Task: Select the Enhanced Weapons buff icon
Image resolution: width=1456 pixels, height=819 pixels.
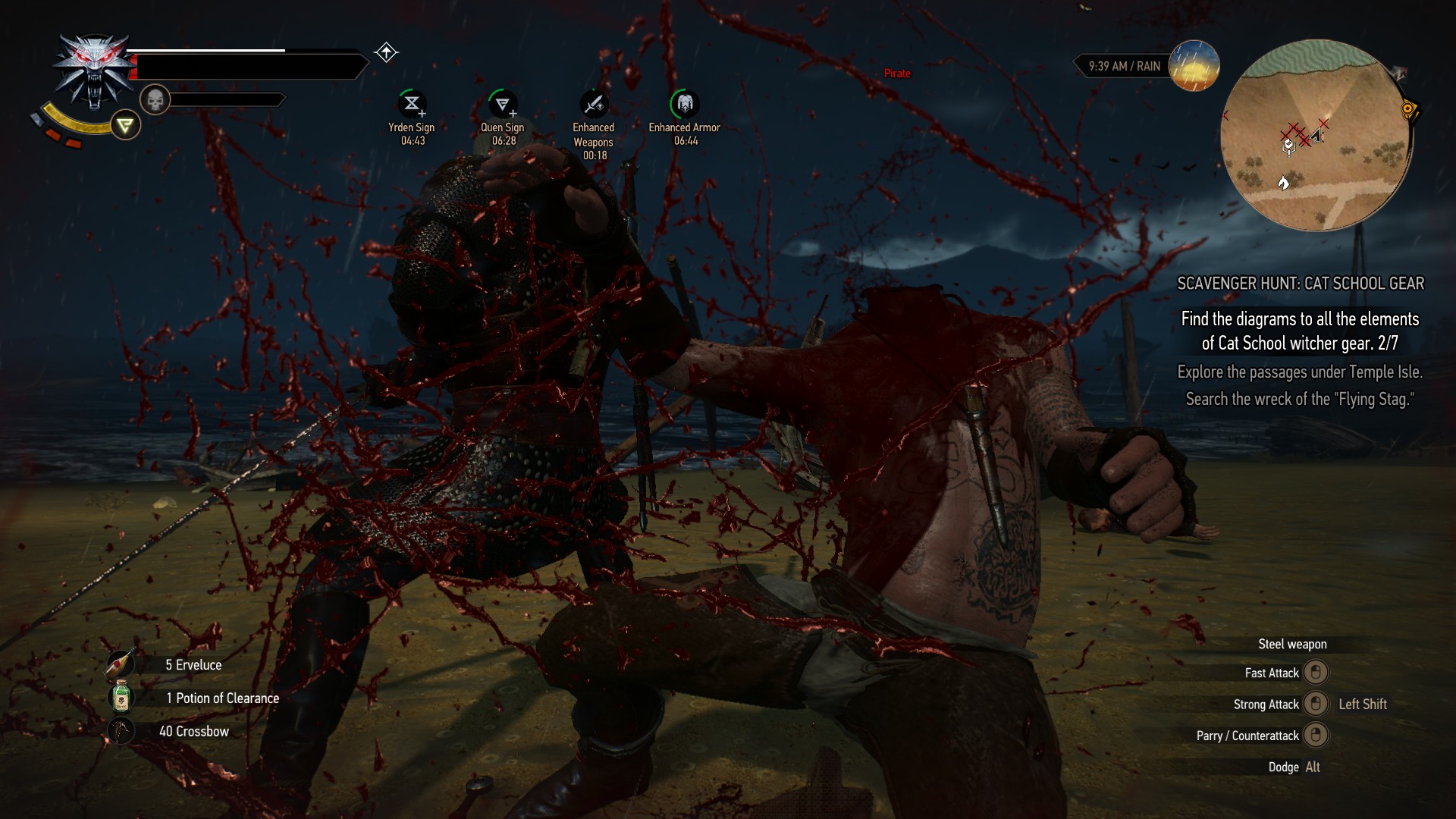Action: coord(594,104)
